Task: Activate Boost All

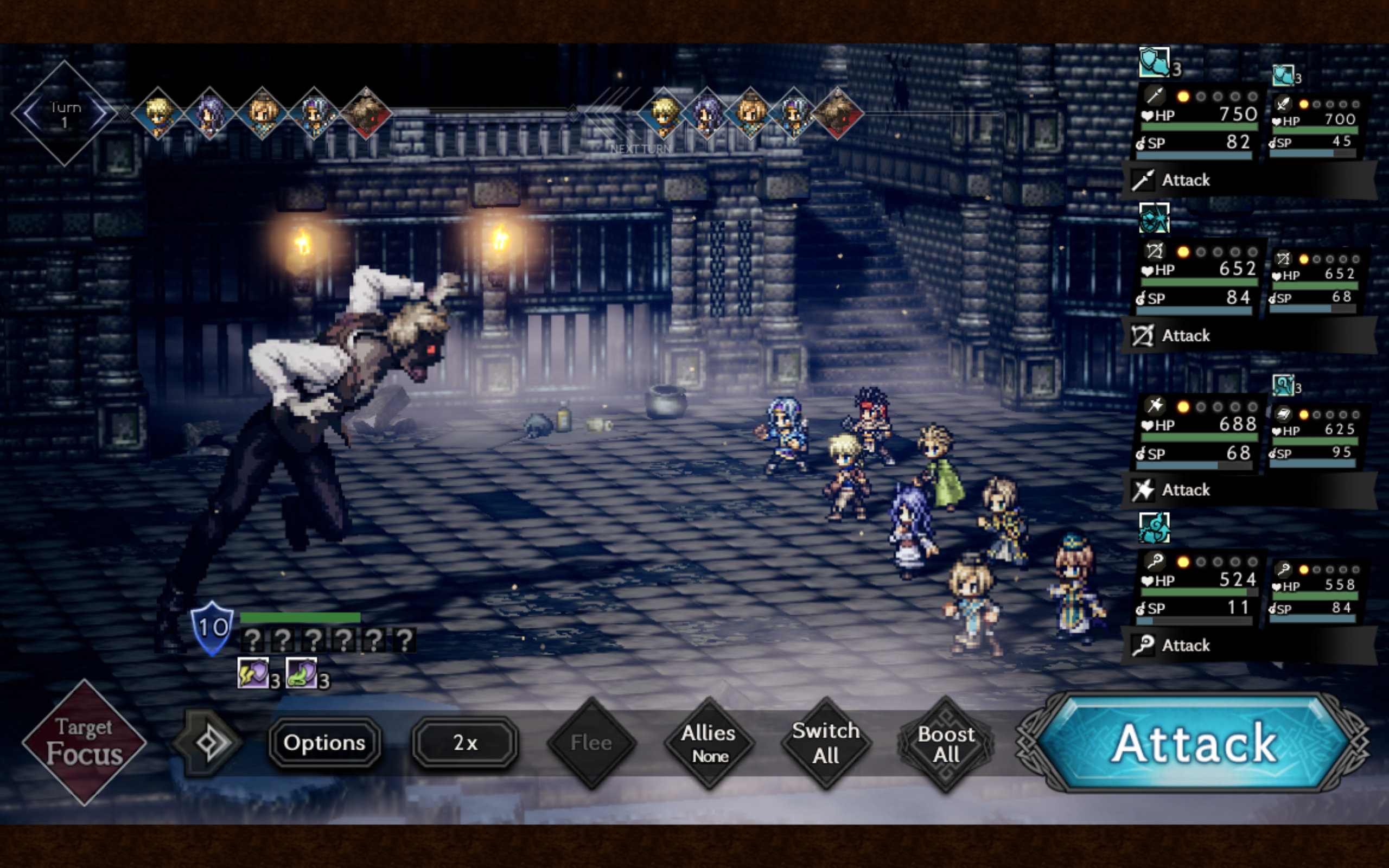Action: pyautogui.click(x=945, y=744)
